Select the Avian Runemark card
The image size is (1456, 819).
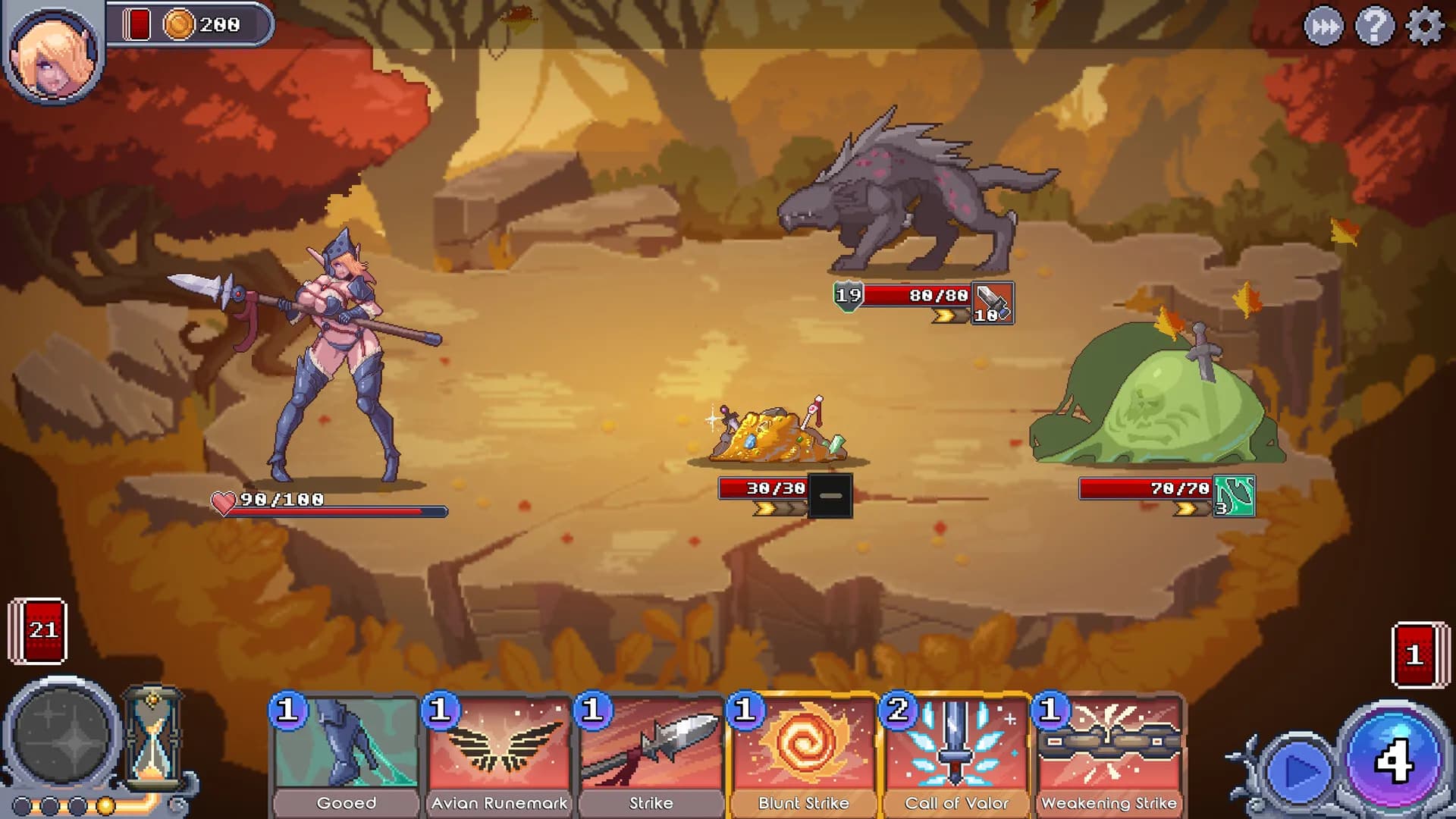pos(498,751)
